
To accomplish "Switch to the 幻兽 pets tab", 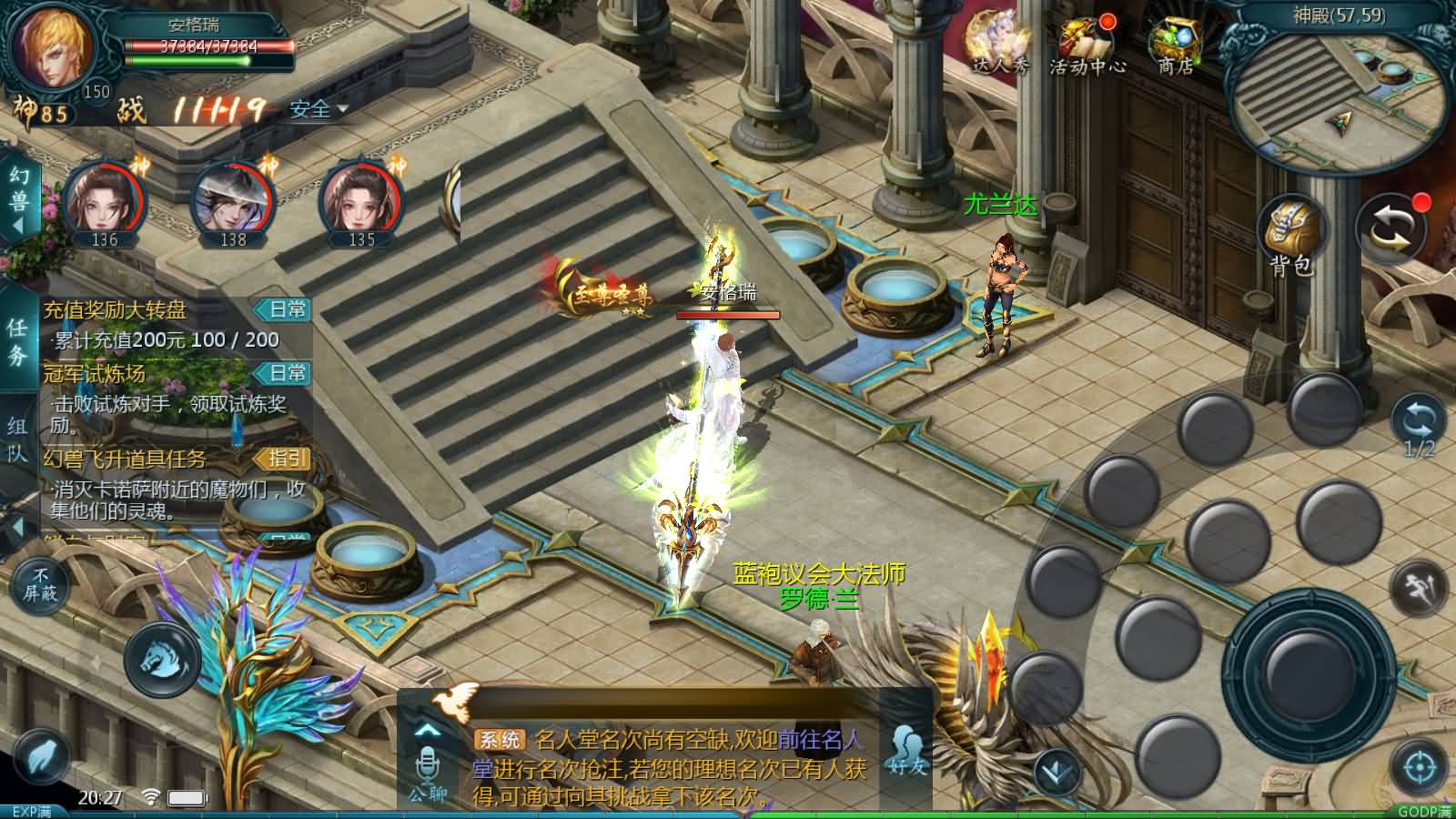I will click(x=18, y=198).
